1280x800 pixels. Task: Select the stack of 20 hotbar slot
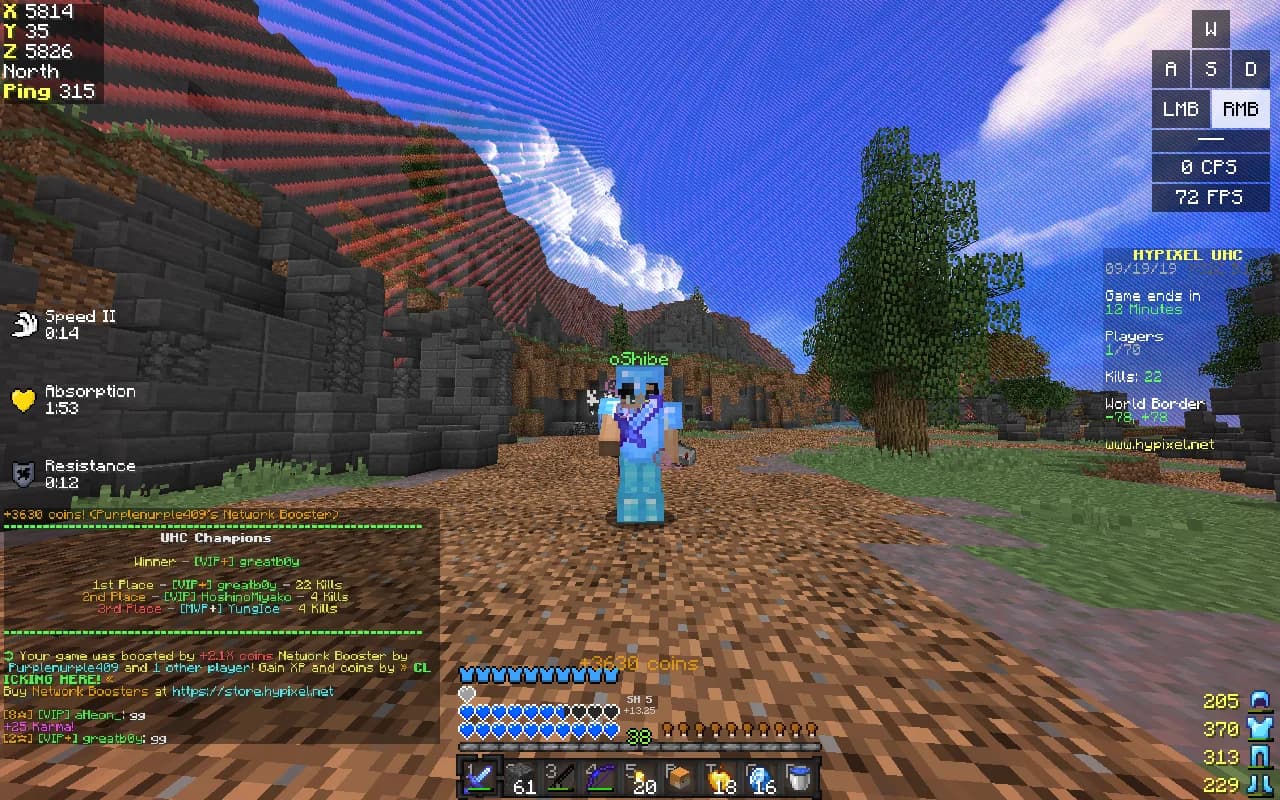point(640,777)
